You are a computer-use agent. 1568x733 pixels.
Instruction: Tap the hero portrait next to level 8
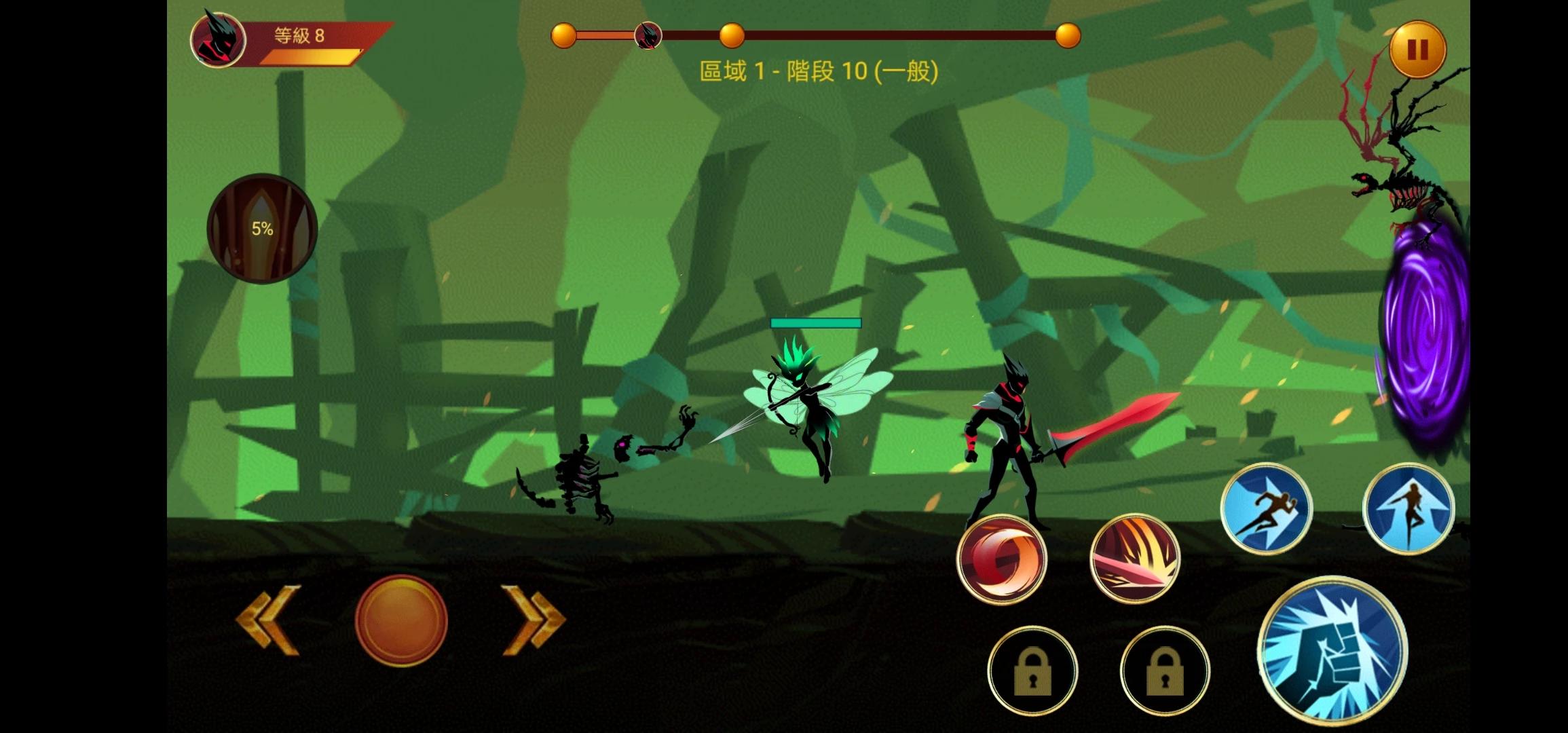(217, 39)
